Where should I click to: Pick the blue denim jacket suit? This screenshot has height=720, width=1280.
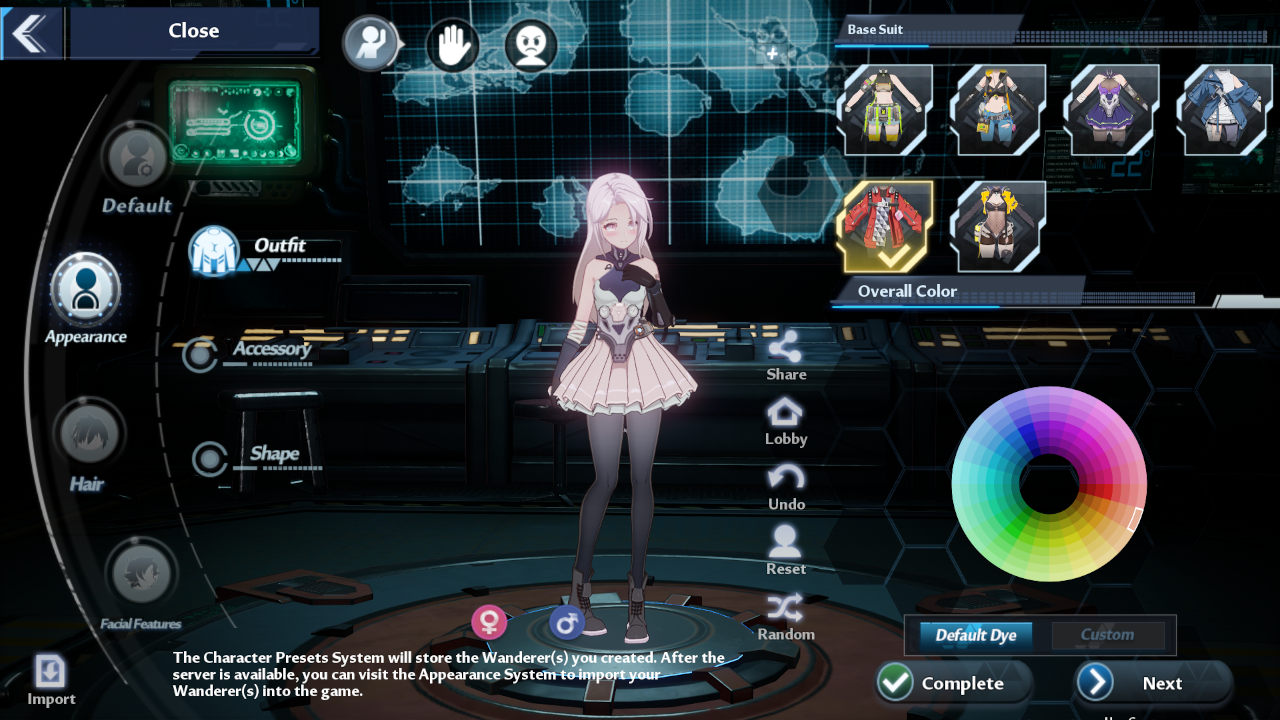[x=1226, y=110]
